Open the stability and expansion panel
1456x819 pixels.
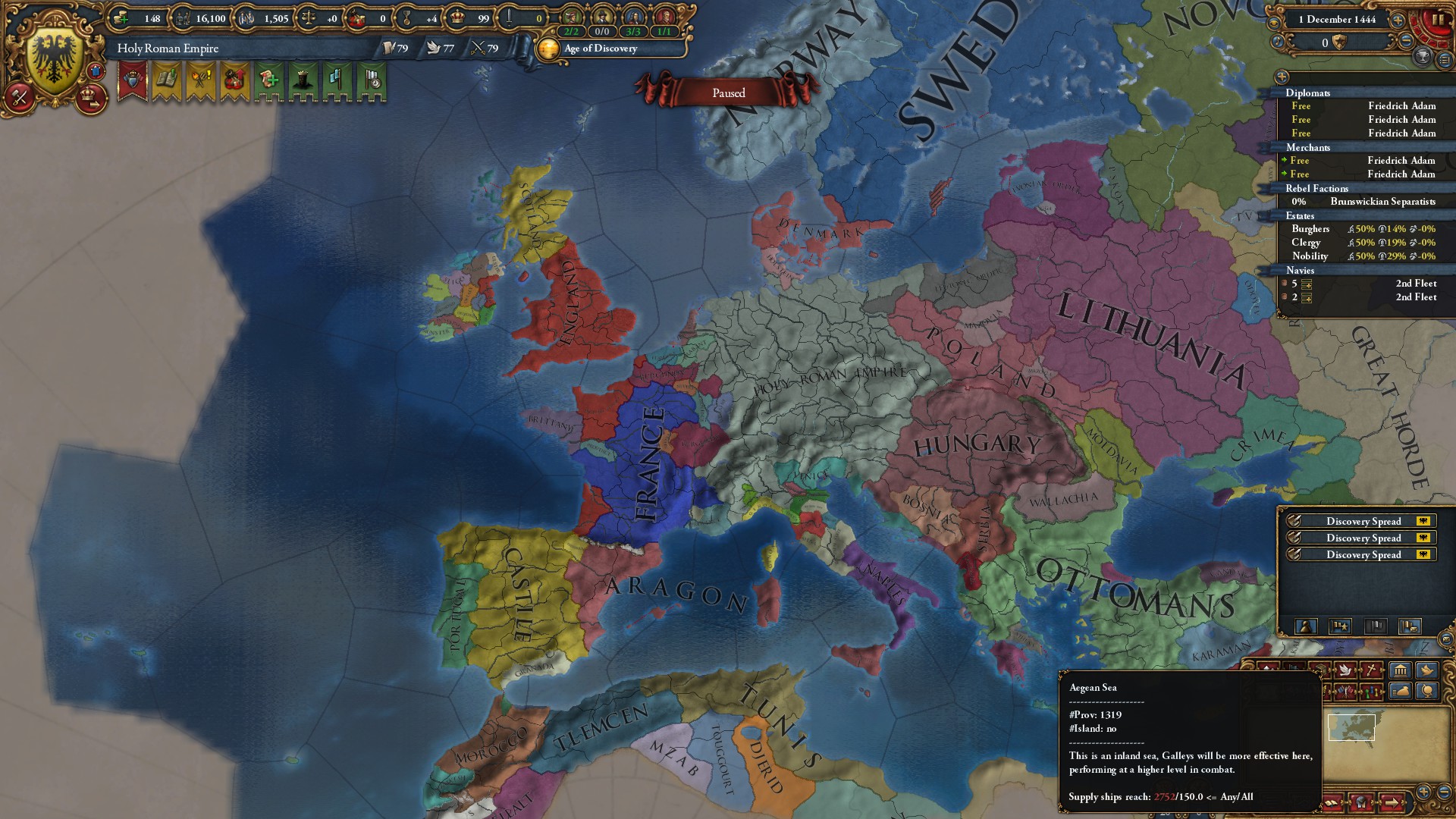235,80
